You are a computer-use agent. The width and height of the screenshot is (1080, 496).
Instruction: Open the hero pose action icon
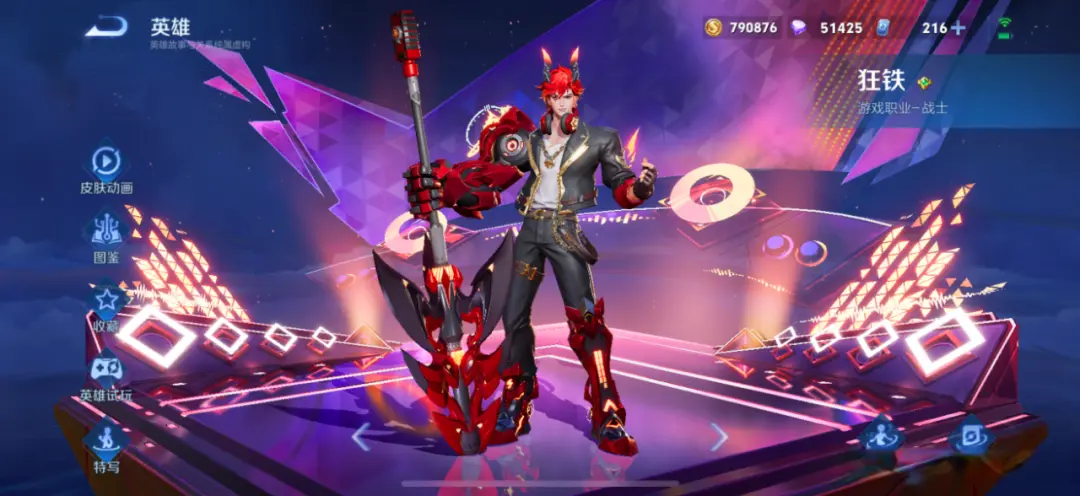click(882, 435)
